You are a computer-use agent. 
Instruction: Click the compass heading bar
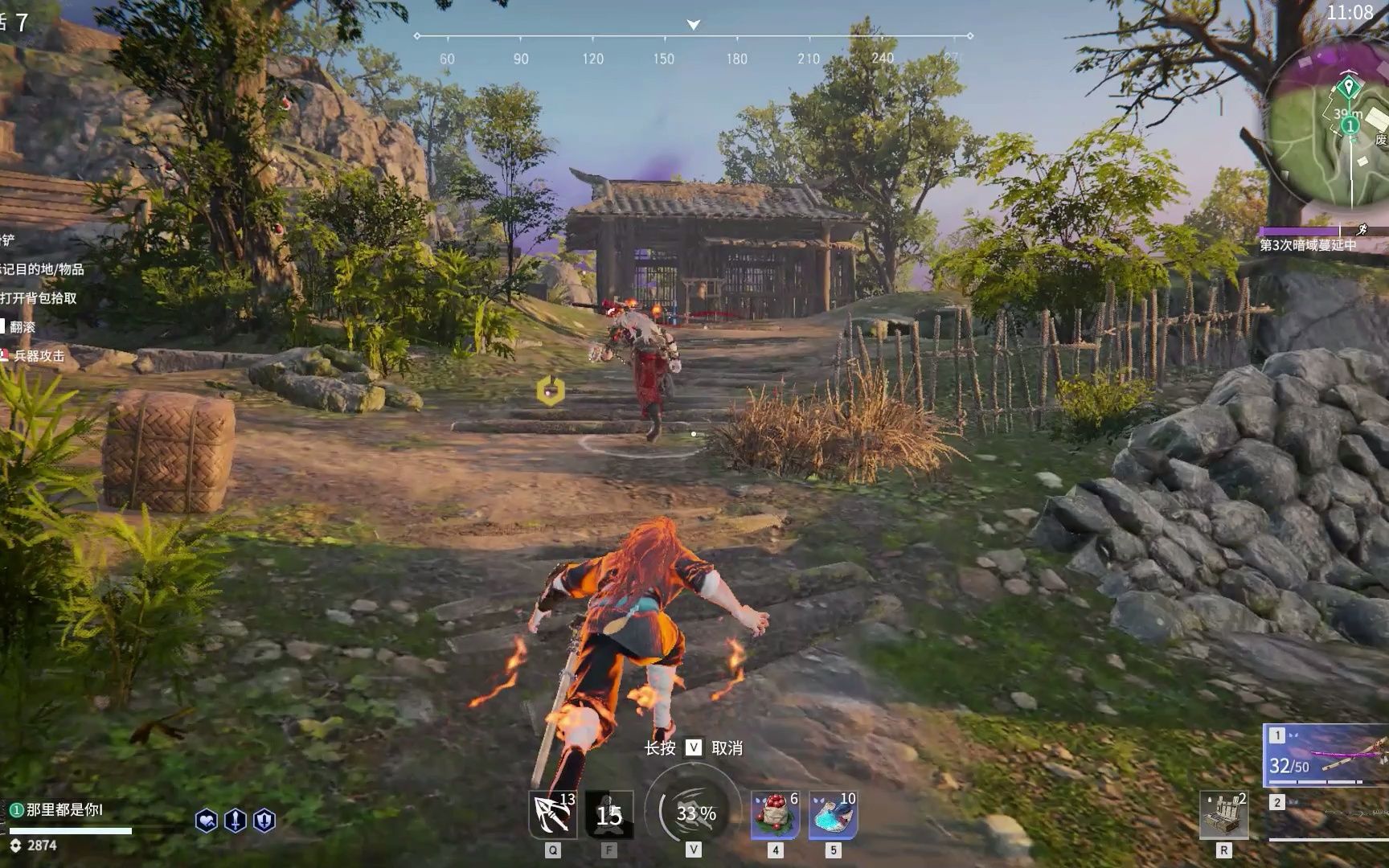coord(693,37)
